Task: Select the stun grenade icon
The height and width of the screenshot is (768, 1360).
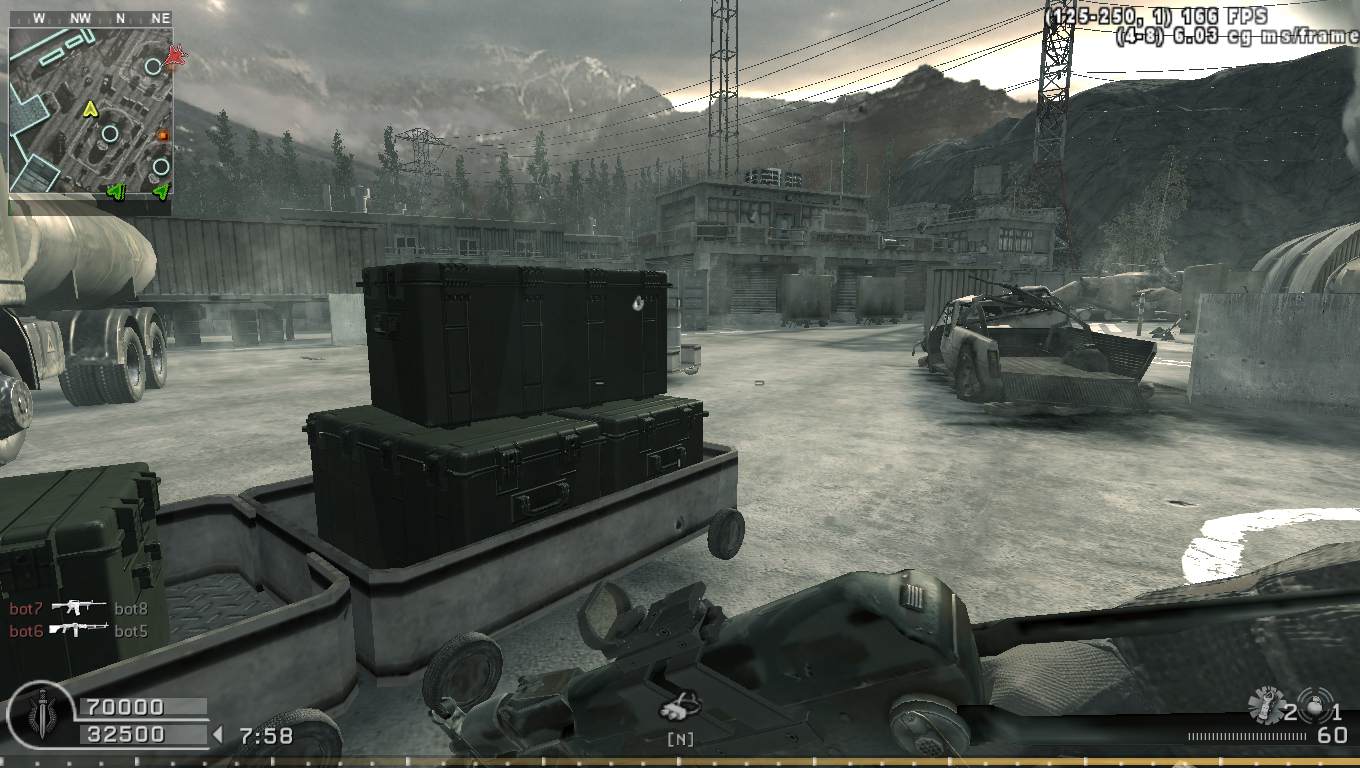Action: point(1266,704)
